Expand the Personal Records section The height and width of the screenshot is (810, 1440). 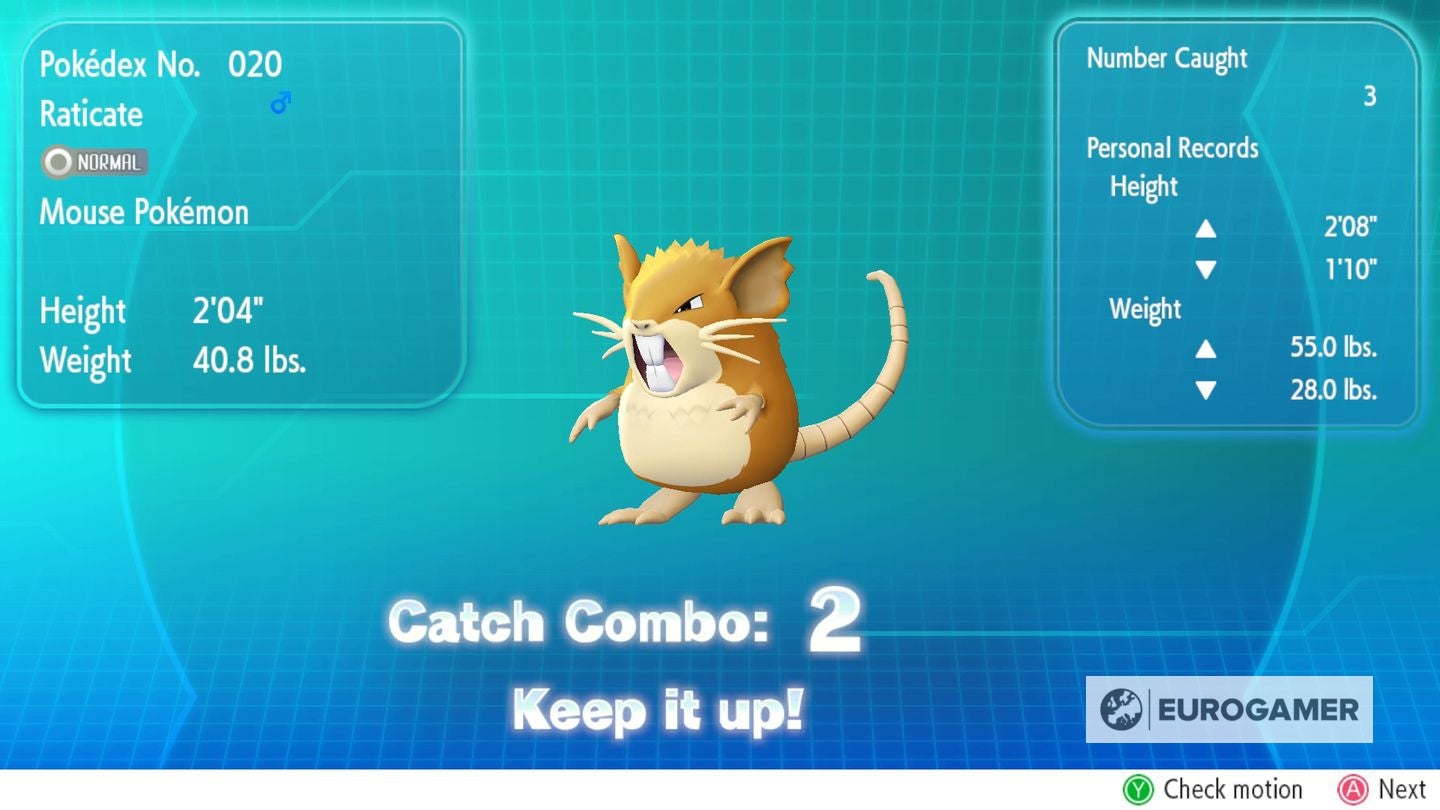tap(1172, 148)
